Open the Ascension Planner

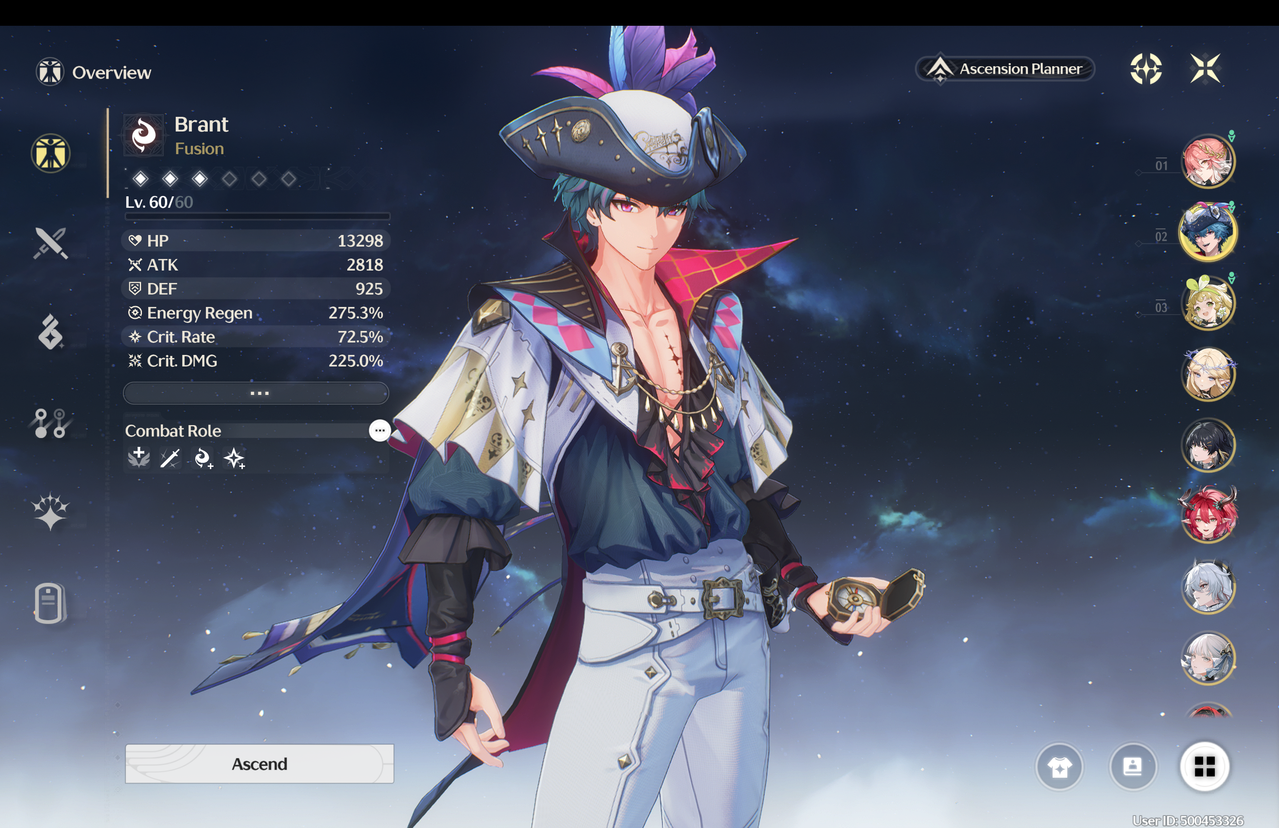pos(1006,69)
